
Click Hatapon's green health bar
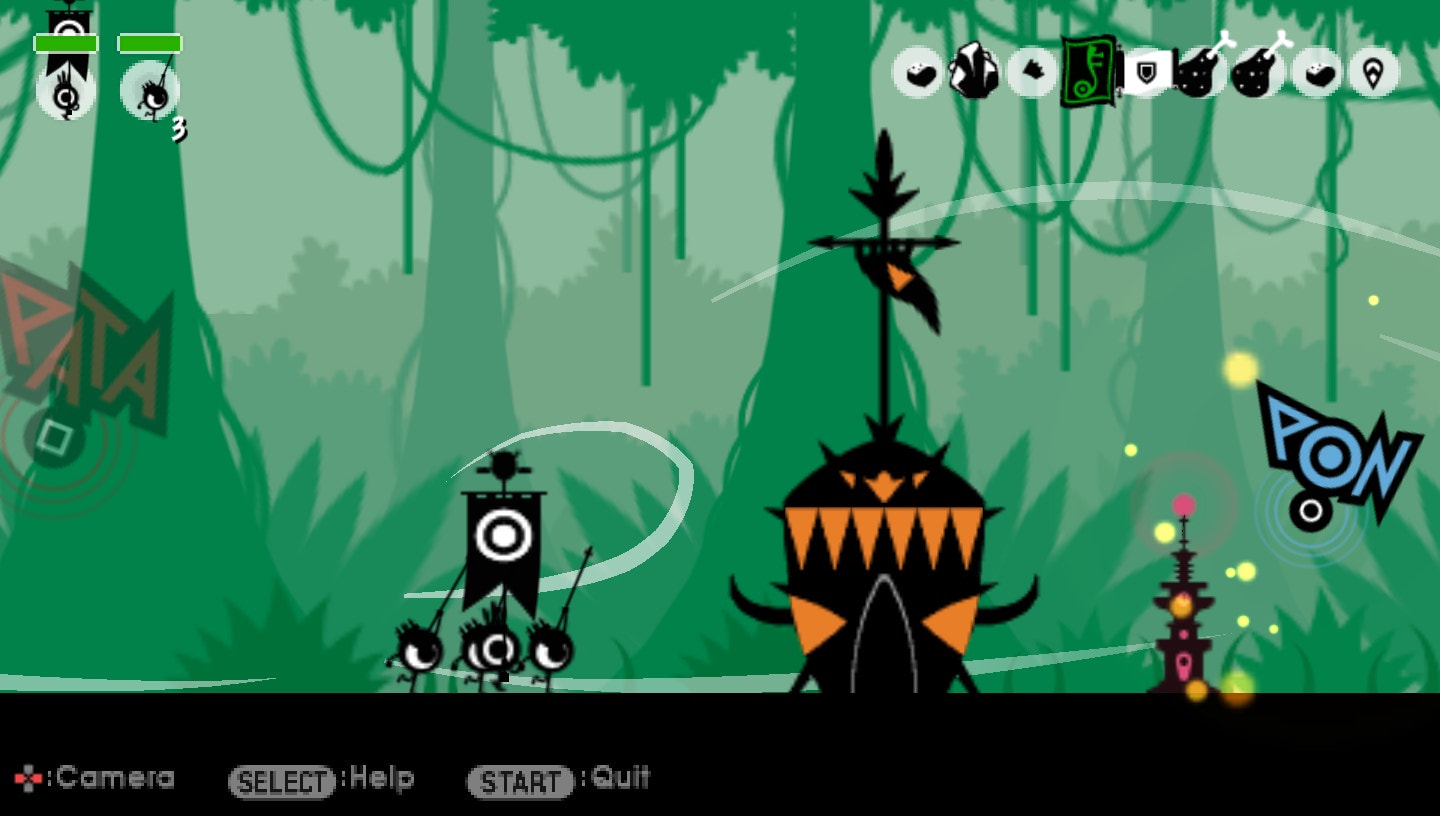coord(66,42)
